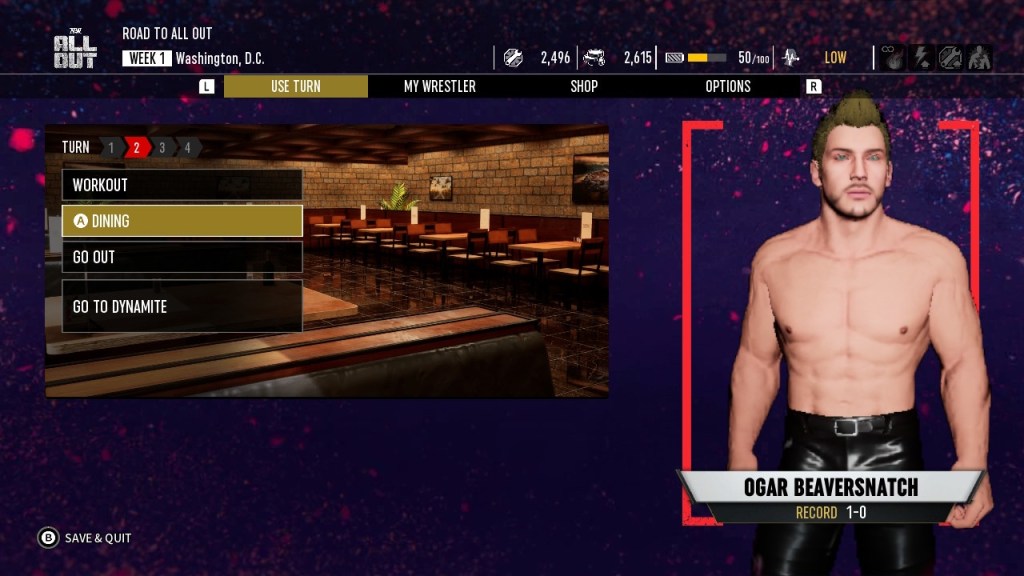Open the Options tab
This screenshot has width=1024, height=576.
pos(728,86)
